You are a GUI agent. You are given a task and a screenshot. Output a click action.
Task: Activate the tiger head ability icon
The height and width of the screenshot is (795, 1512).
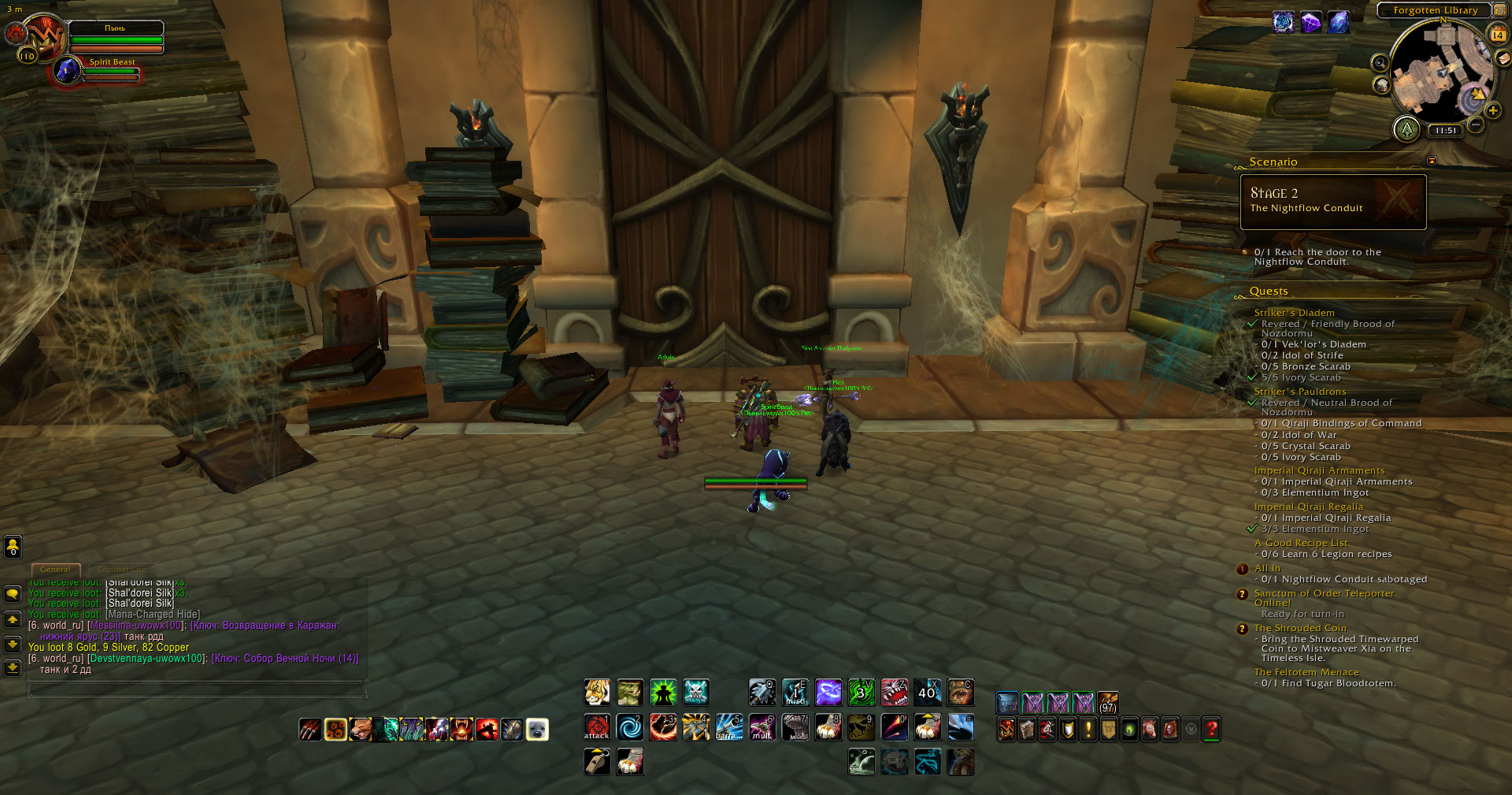(x=597, y=693)
